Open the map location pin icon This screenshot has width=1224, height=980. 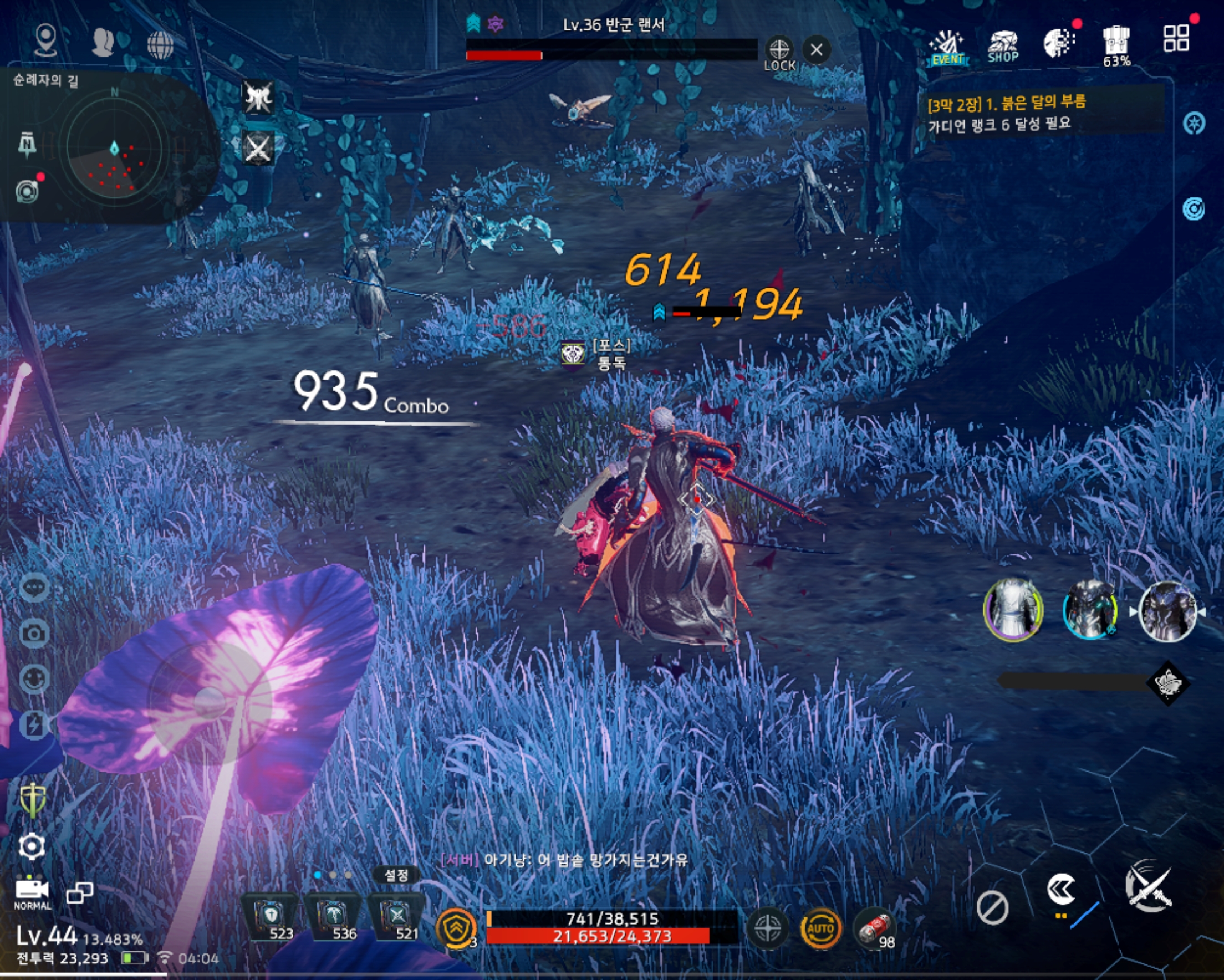point(45,40)
